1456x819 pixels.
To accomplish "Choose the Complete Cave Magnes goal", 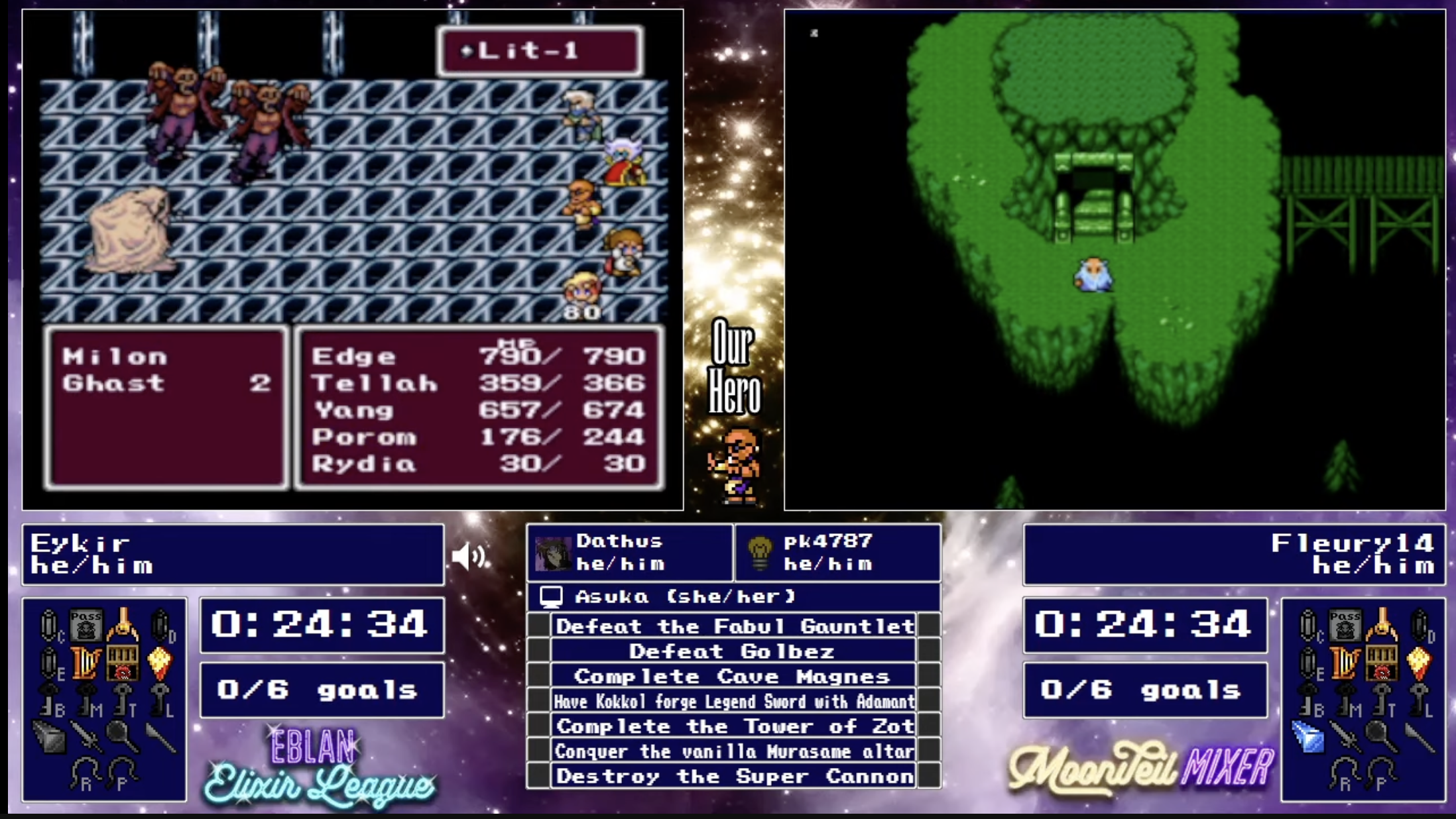I will [x=732, y=677].
